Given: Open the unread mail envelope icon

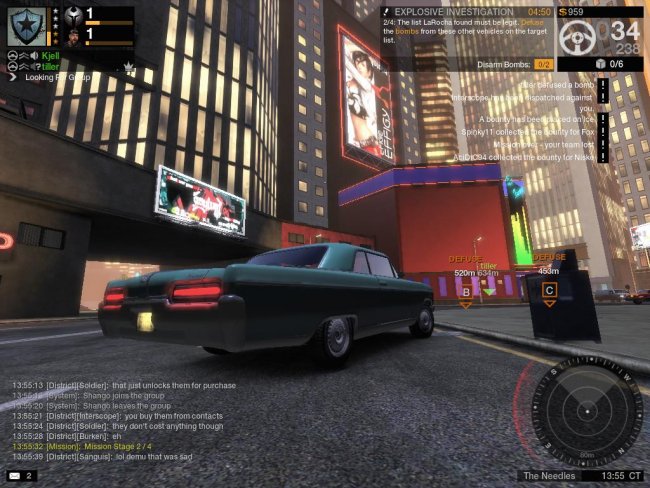Looking at the screenshot, I should [x=15, y=475].
